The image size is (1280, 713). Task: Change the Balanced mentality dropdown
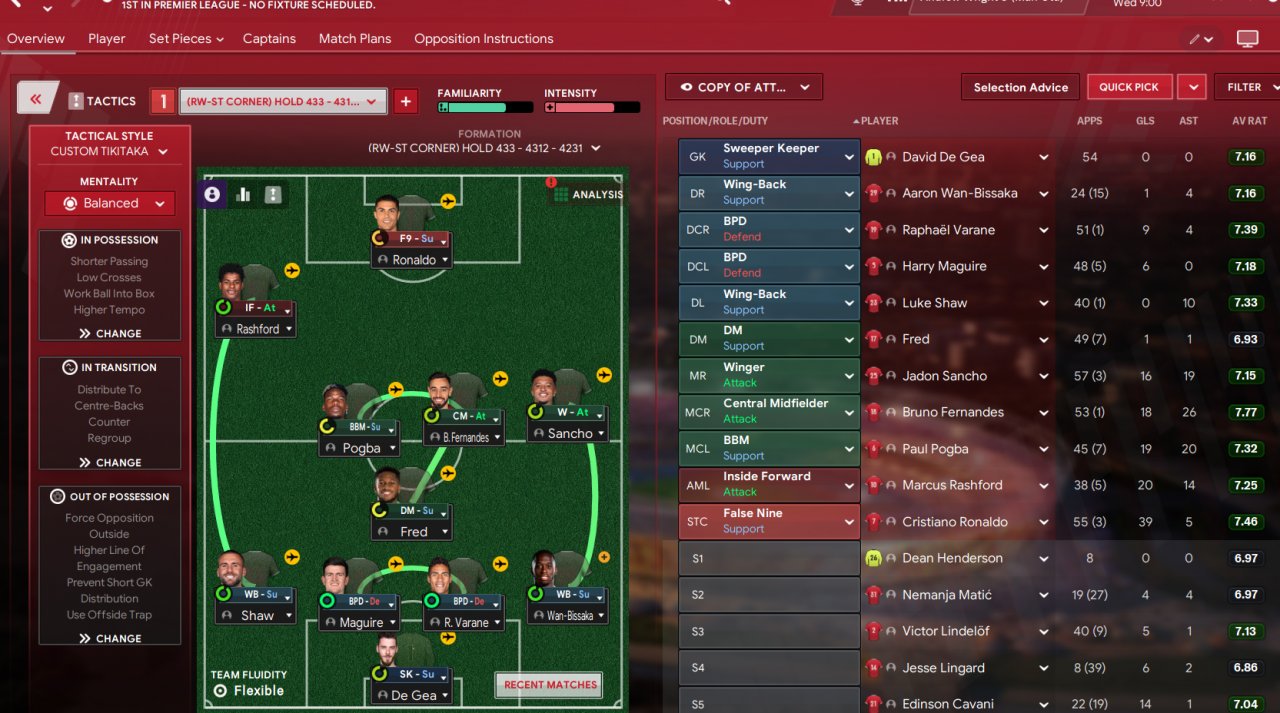(x=110, y=203)
